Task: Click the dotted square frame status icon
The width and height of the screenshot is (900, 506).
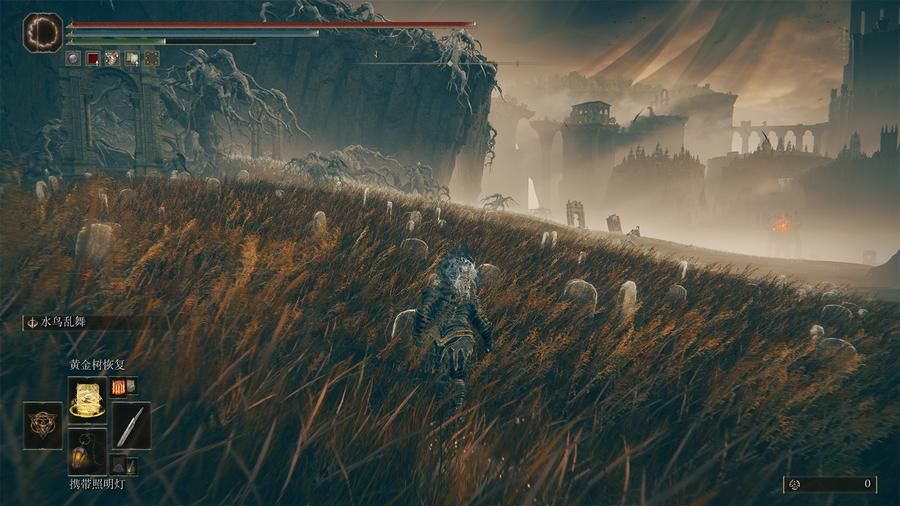Action: [x=151, y=59]
